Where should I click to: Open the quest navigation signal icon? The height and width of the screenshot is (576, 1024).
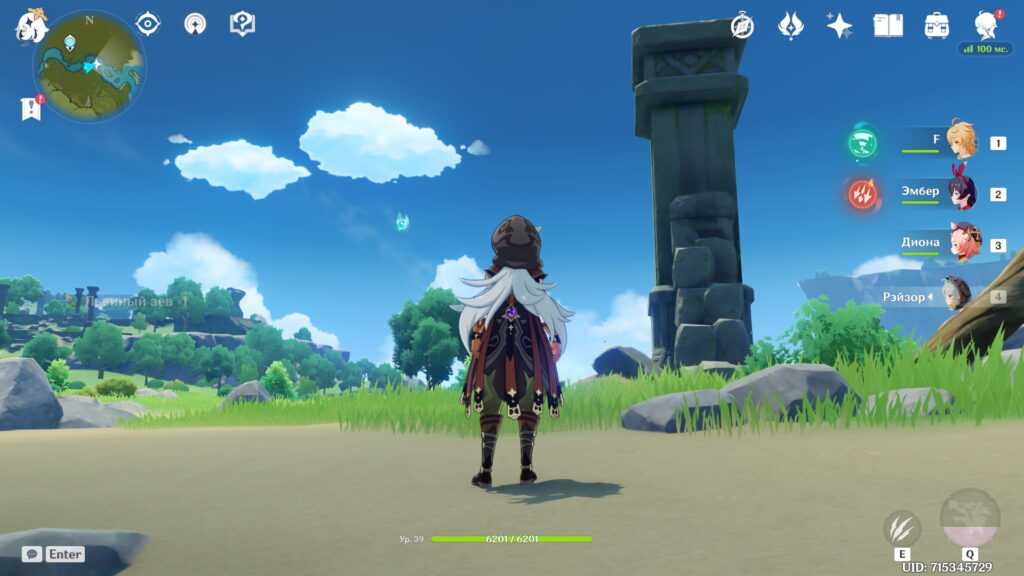[195, 24]
